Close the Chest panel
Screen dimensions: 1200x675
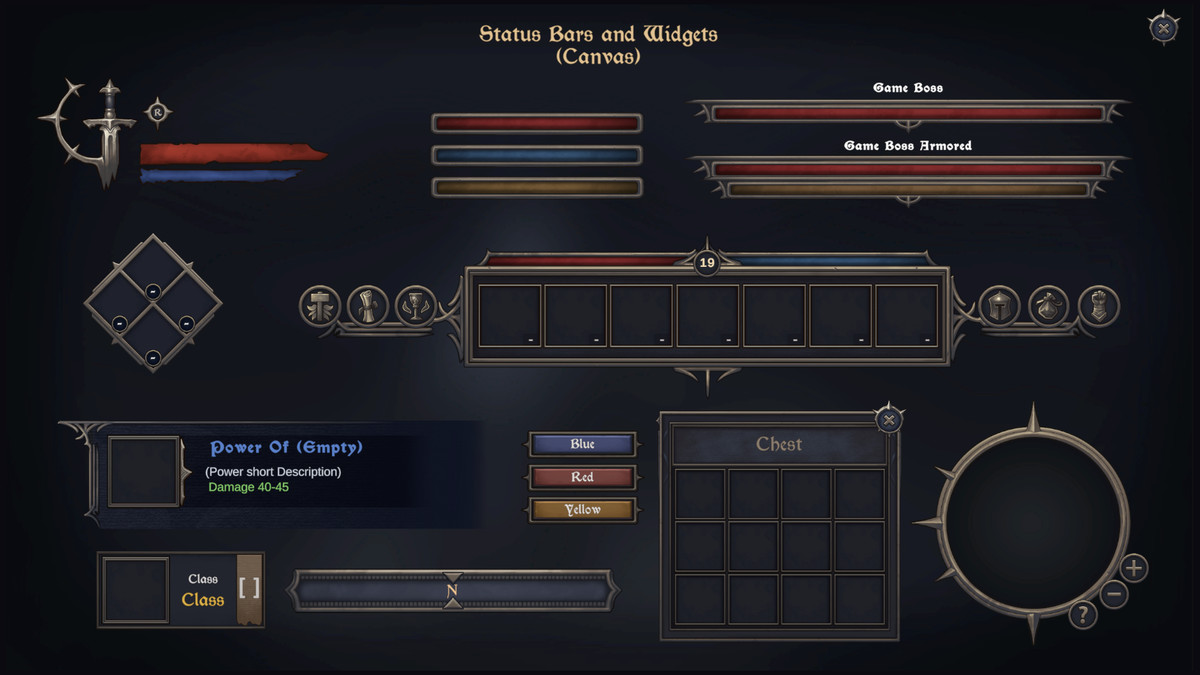click(889, 420)
